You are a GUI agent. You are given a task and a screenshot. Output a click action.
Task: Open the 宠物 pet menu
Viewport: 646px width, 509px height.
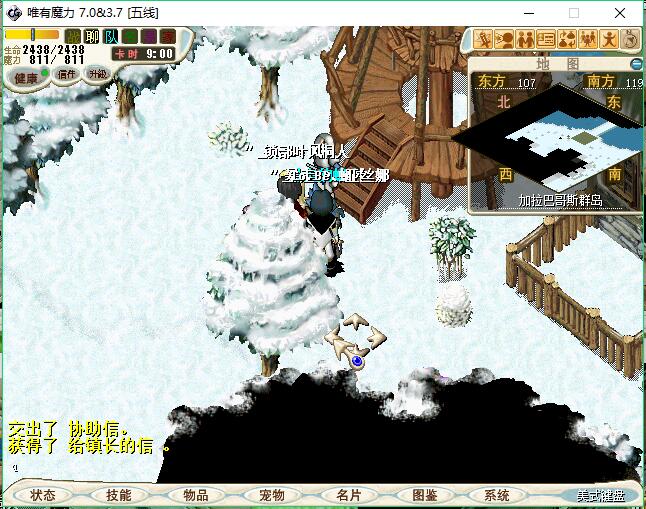pyautogui.click(x=272, y=495)
